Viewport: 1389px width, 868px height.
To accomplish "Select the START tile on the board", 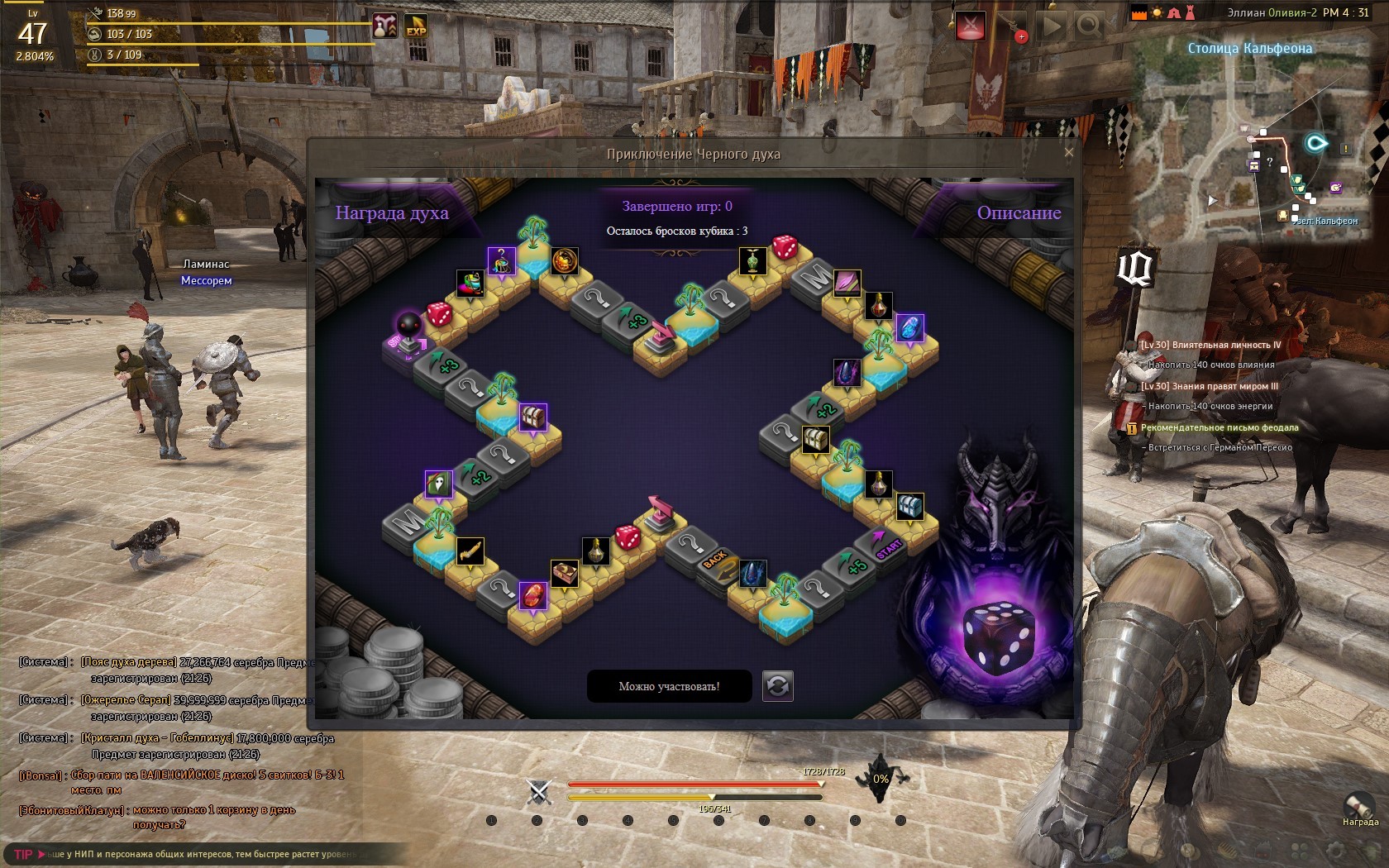I will point(887,546).
